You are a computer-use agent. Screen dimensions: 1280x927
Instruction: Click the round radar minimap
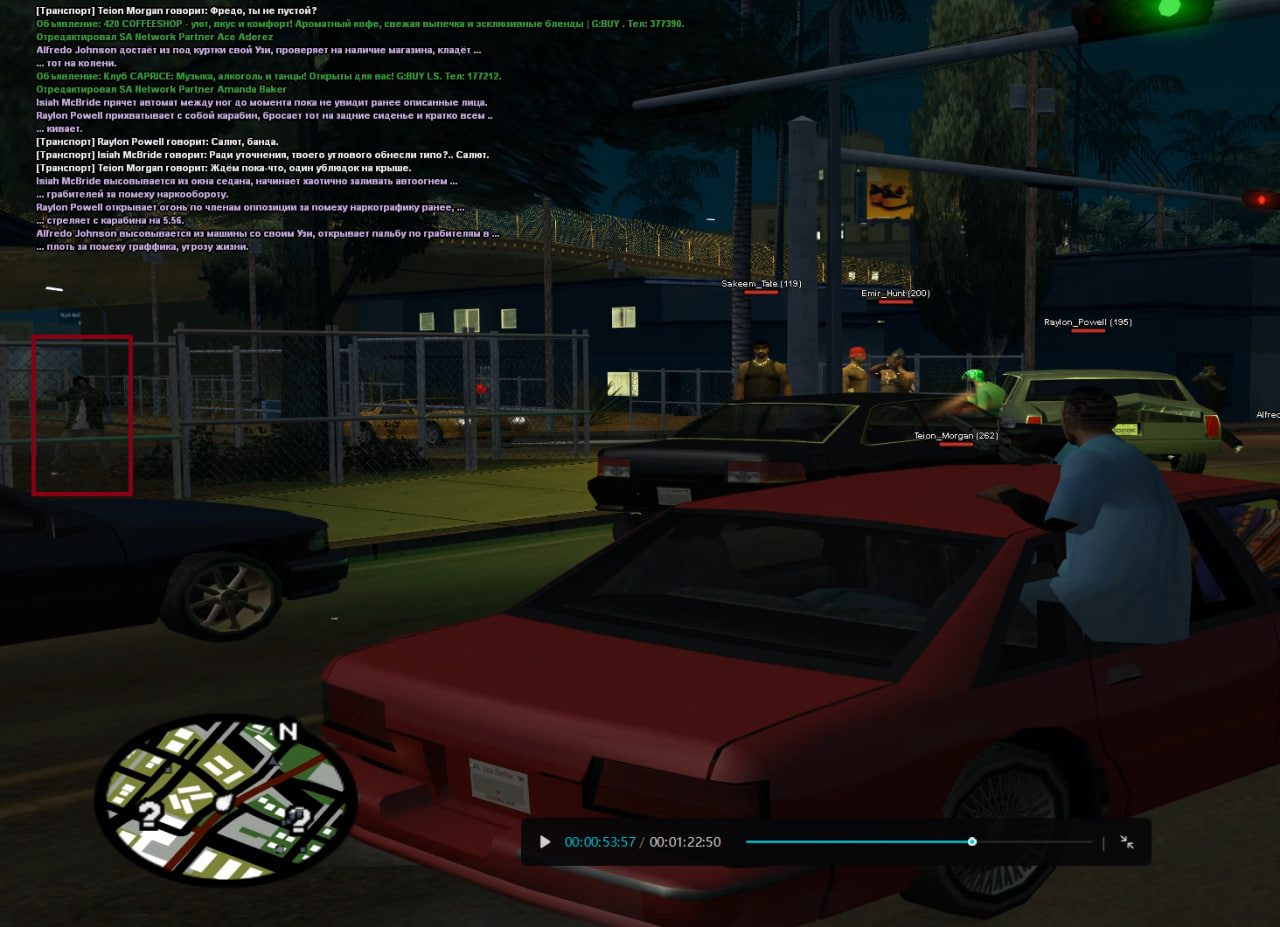coord(226,800)
